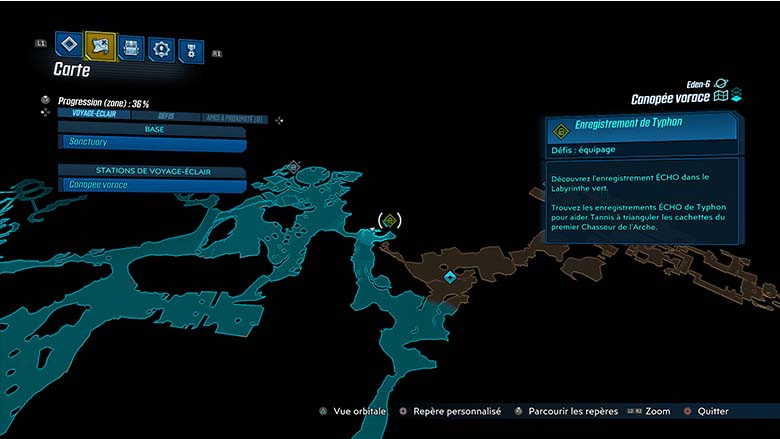780x439 pixels.
Task: Switch to the inventory chest tab
Action: [x=132, y=47]
